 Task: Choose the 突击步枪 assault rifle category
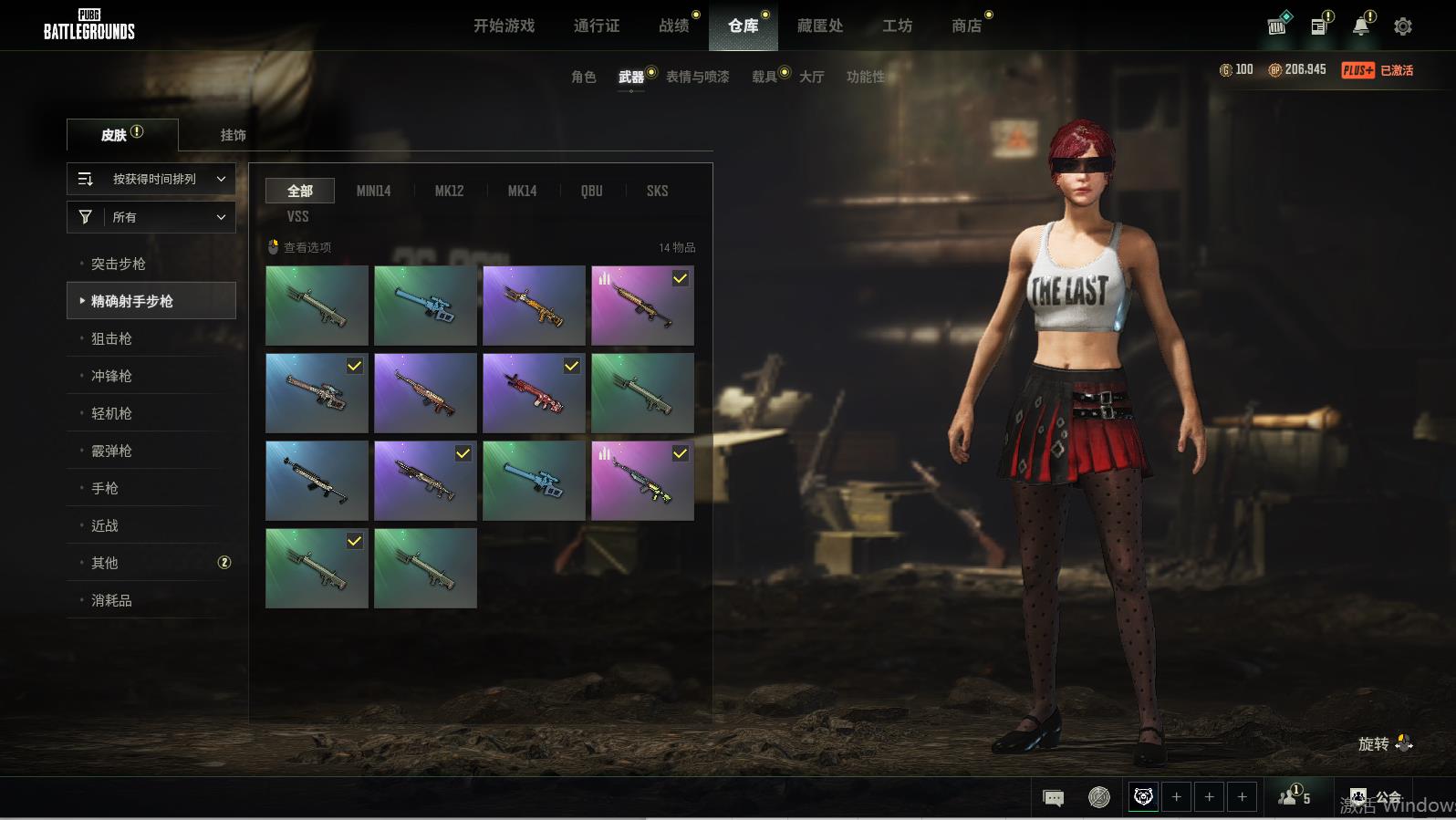click(119, 264)
